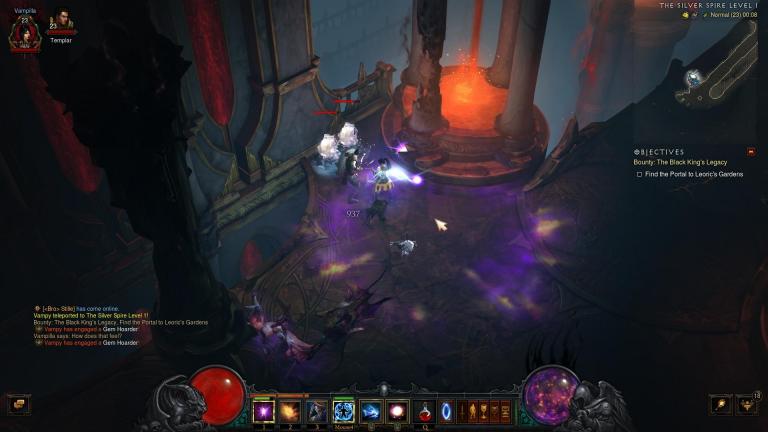Use the blue streak skill icon
The image size is (768, 432).
[x=370, y=411]
